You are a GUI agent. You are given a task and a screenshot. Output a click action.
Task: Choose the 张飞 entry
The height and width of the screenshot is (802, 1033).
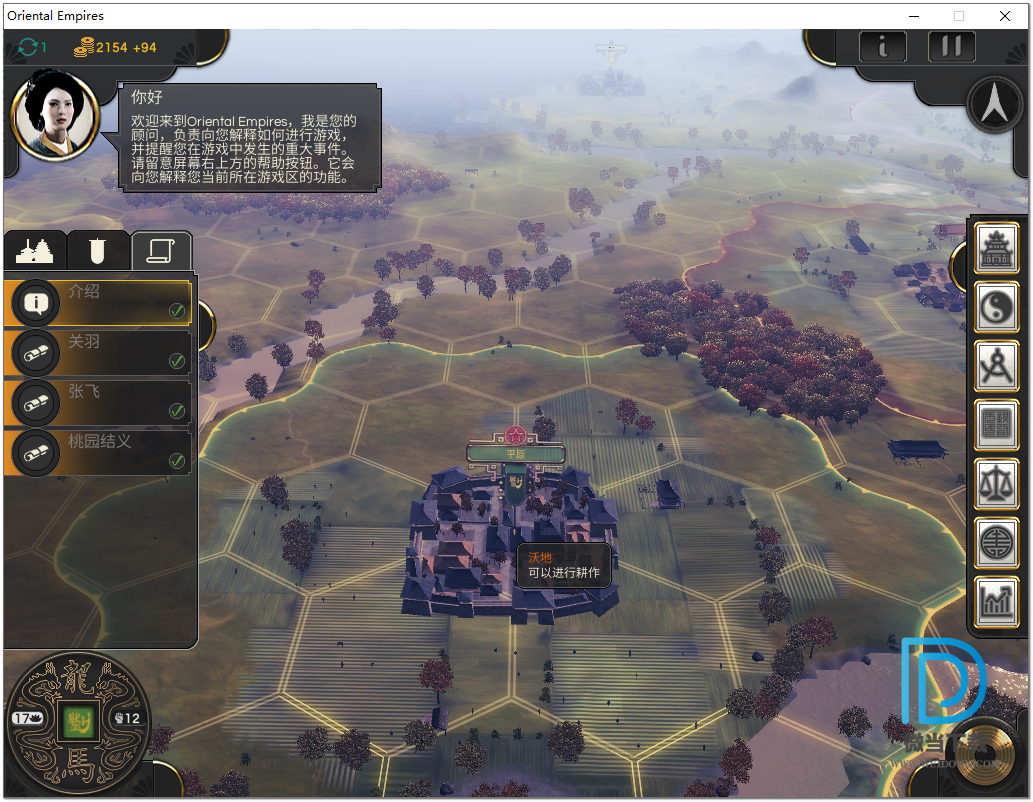98,401
